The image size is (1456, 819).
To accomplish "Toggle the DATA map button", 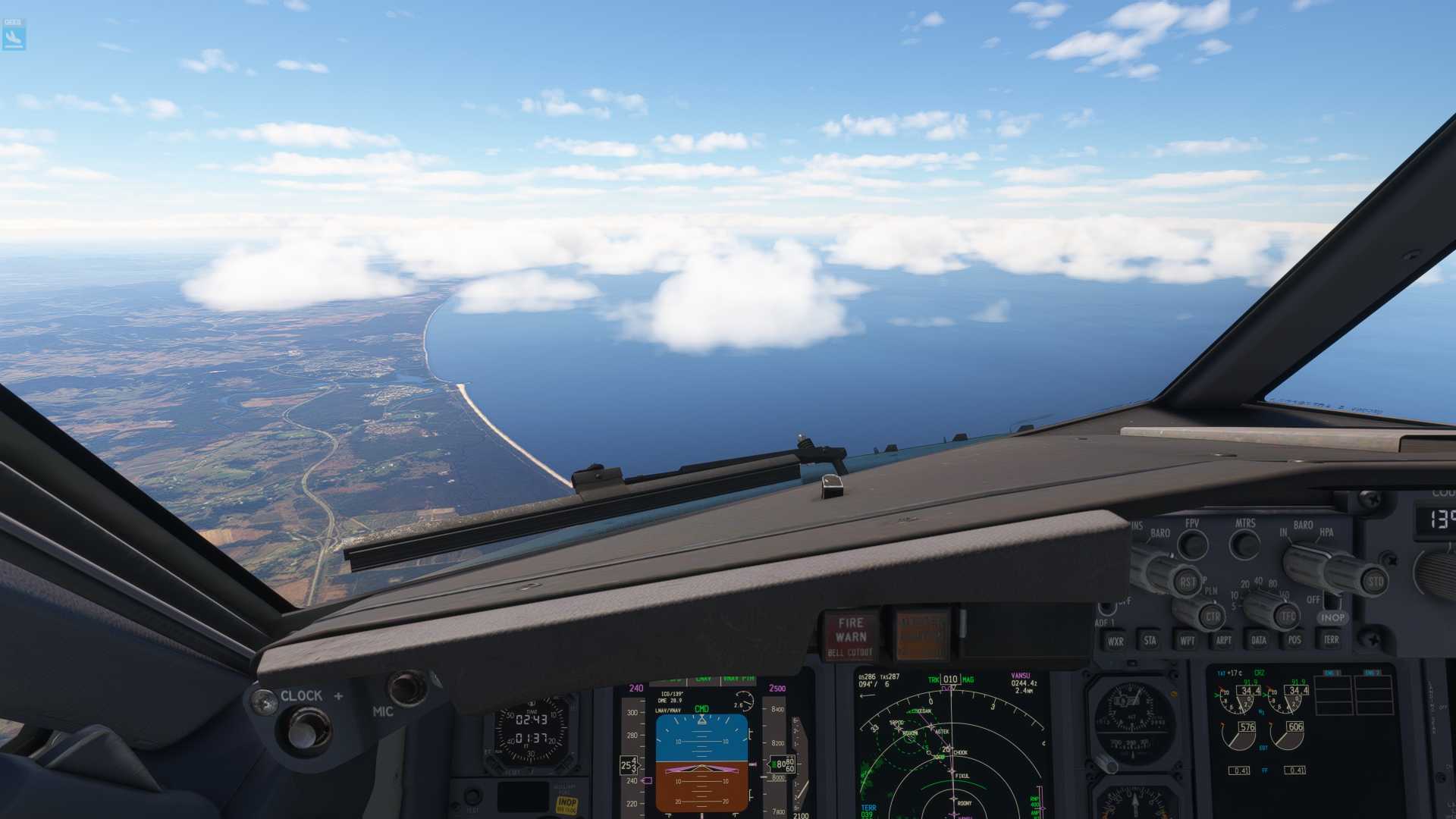I will [1259, 641].
